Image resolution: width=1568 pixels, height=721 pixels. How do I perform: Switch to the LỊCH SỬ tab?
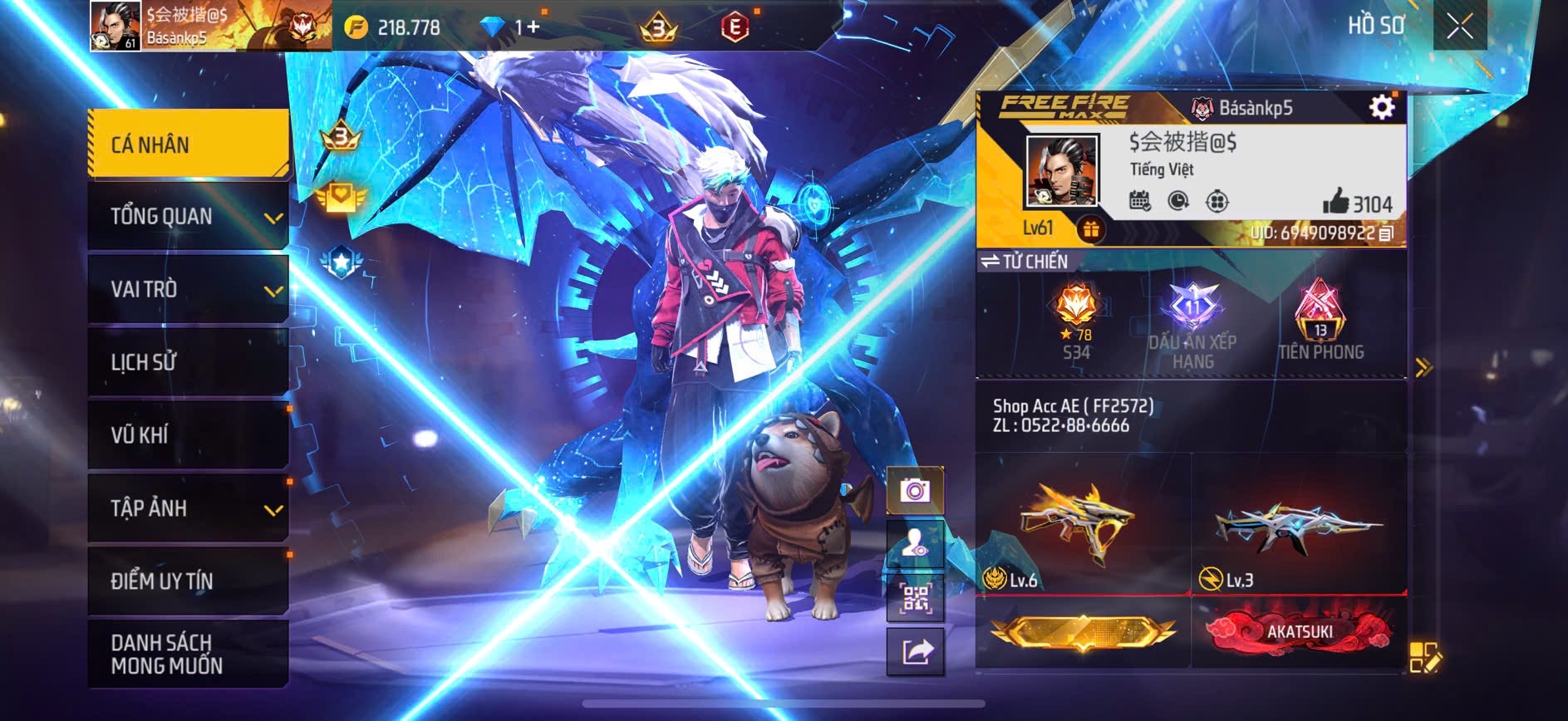tap(188, 362)
